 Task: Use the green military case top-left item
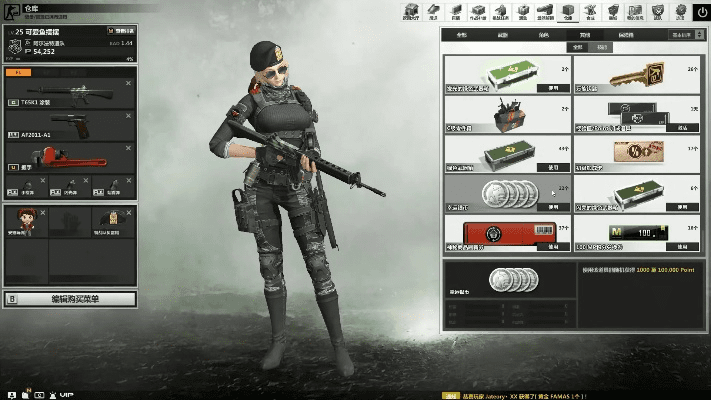552,88
